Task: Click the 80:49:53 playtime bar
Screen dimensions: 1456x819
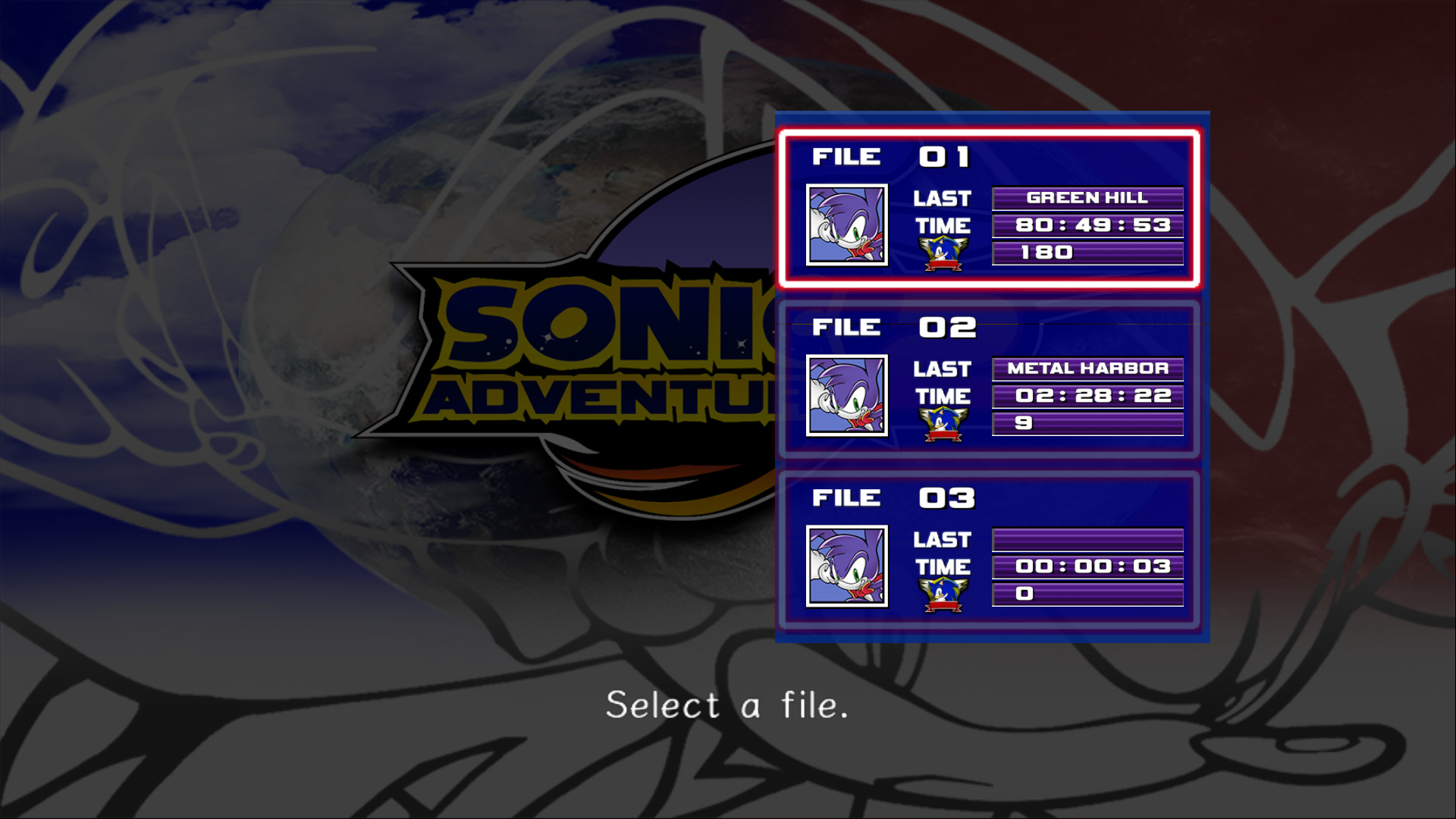Action: (x=1087, y=225)
